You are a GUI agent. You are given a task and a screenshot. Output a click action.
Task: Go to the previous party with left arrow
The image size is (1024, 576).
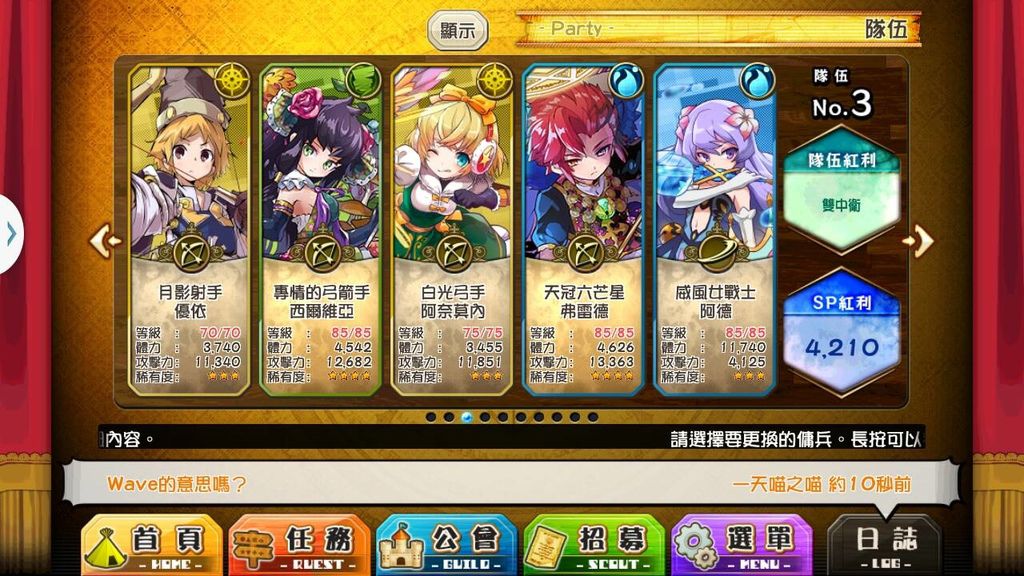(105, 240)
